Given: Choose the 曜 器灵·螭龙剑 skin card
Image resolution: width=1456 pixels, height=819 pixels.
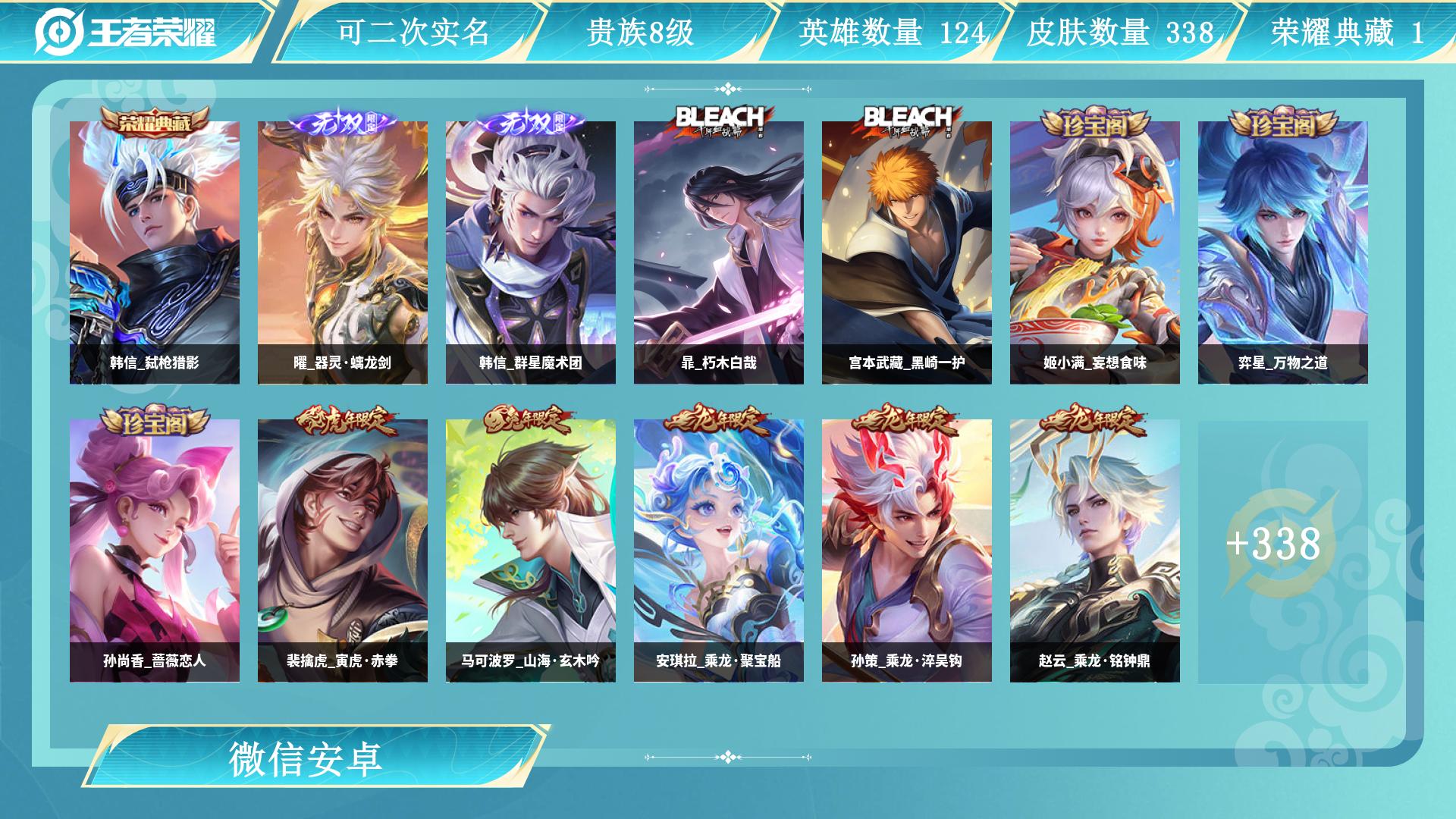Looking at the screenshot, I should [343, 253].
